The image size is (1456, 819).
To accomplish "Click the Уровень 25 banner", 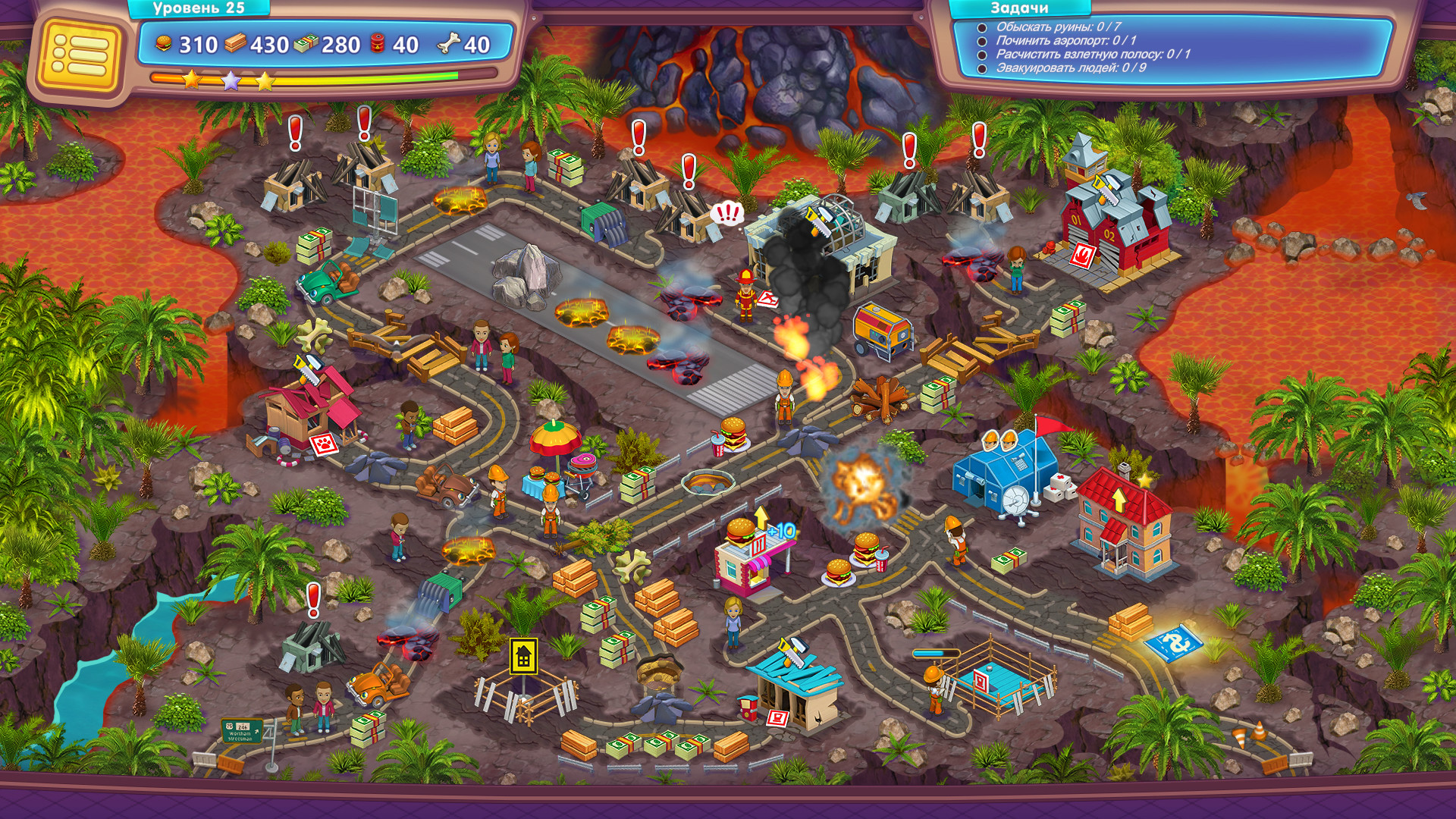I will pyautogui.click(x=199, y=9).
